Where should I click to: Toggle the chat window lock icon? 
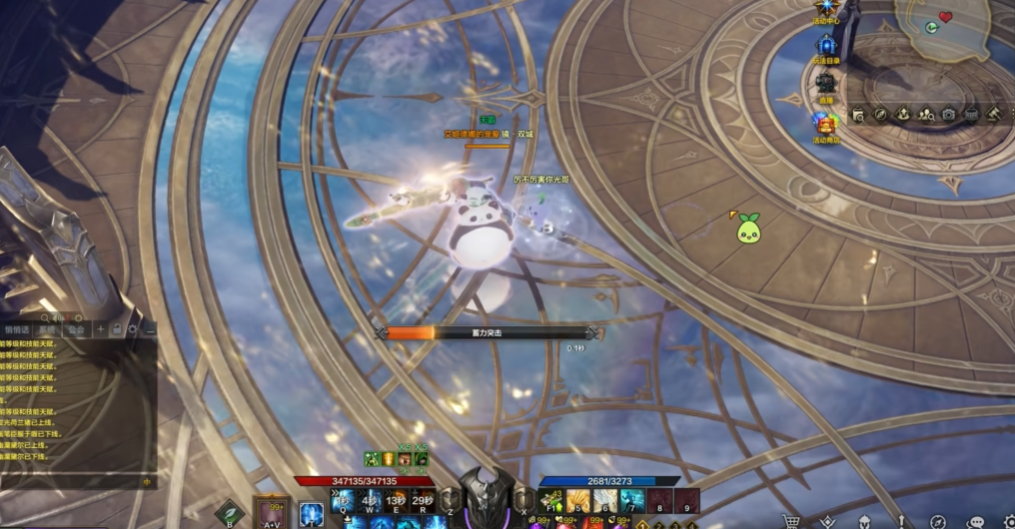point(117,329)
